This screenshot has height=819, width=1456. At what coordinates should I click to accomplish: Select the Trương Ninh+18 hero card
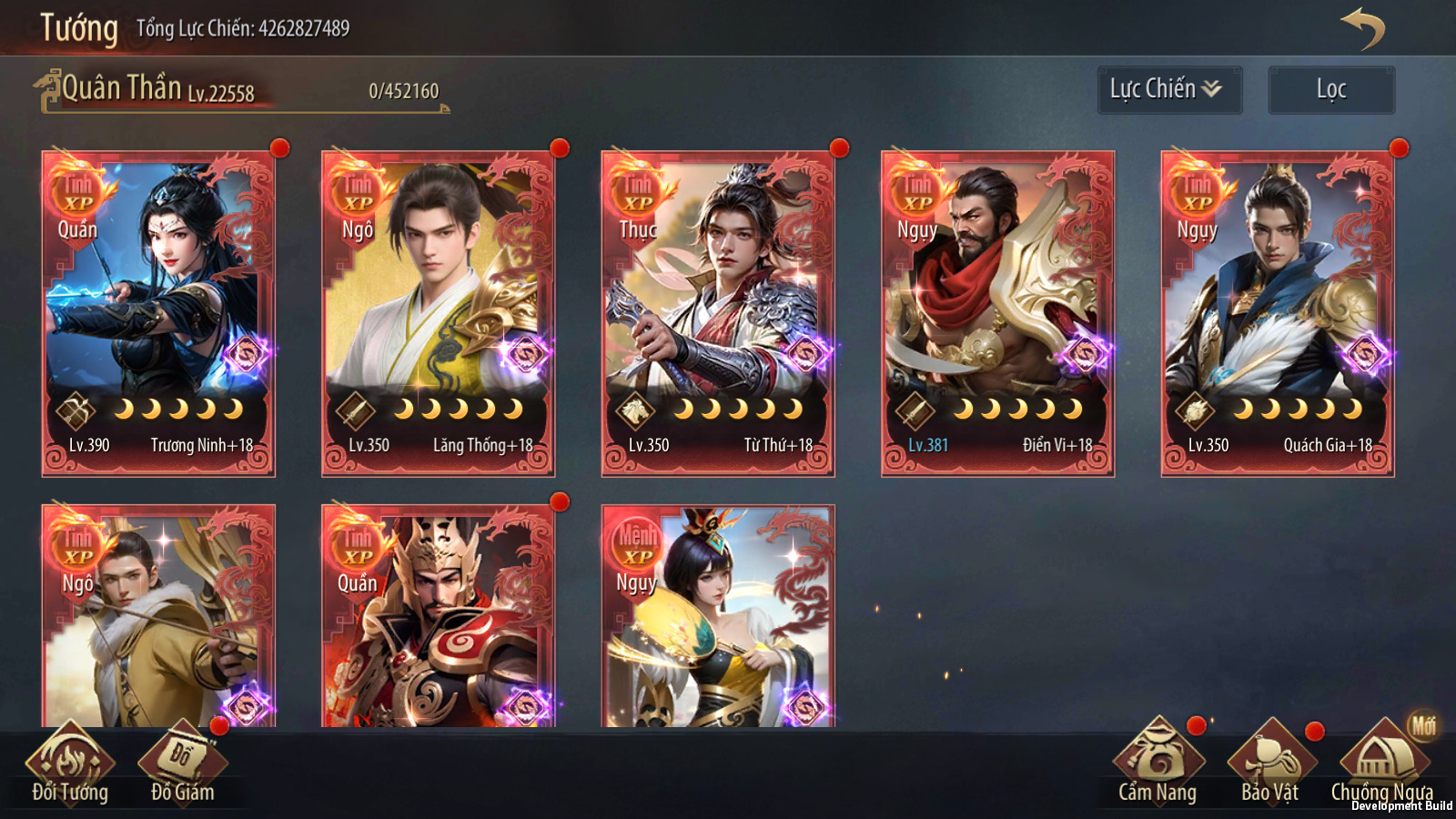[x=158, y=313]
